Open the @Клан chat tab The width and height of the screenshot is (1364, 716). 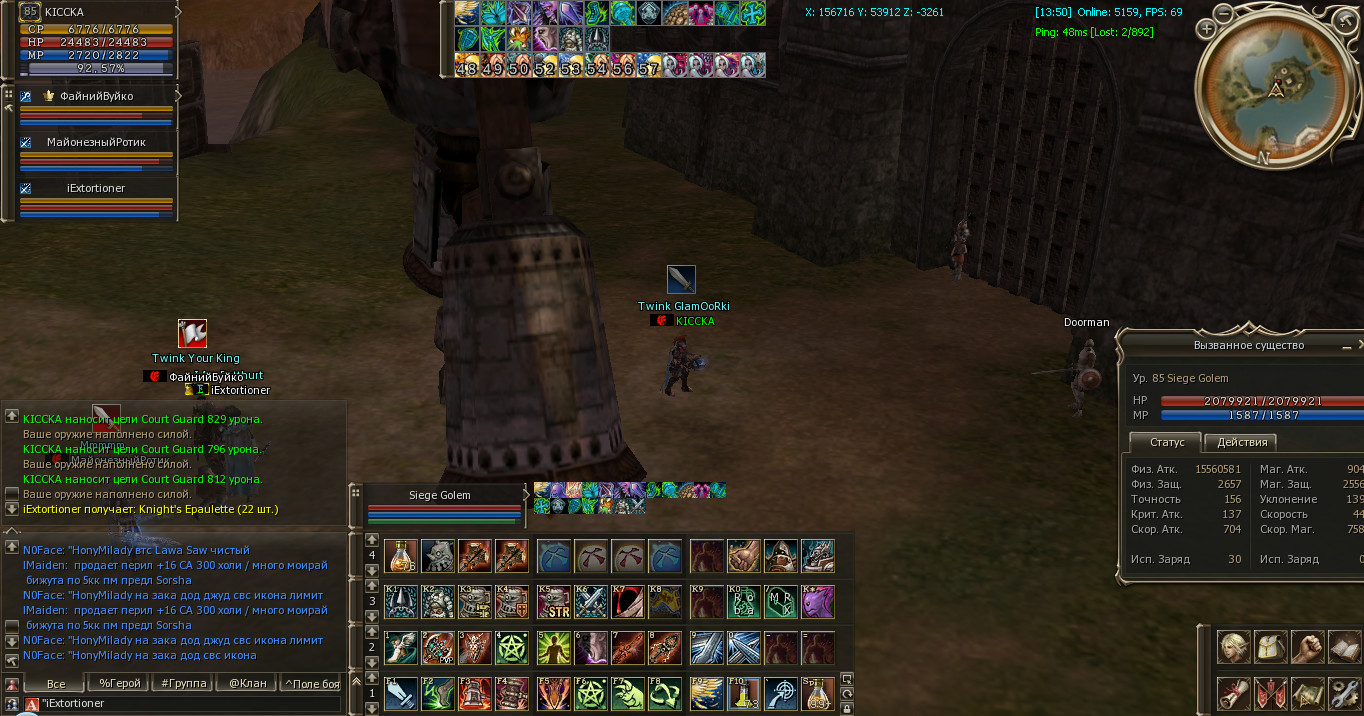click(246, 683)
